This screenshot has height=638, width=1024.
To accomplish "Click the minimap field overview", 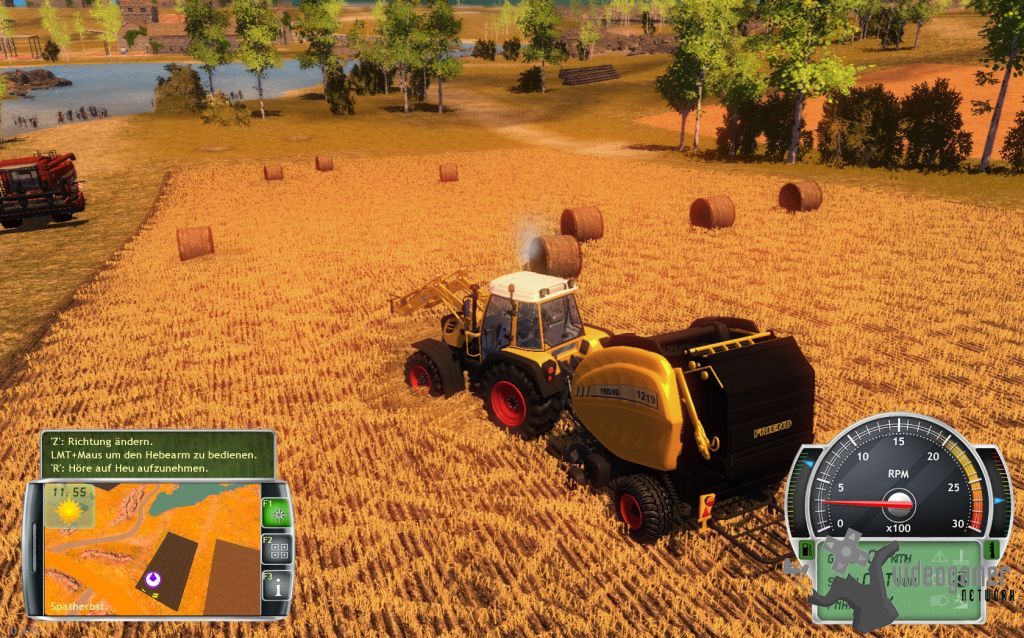I will pos(150,548).
